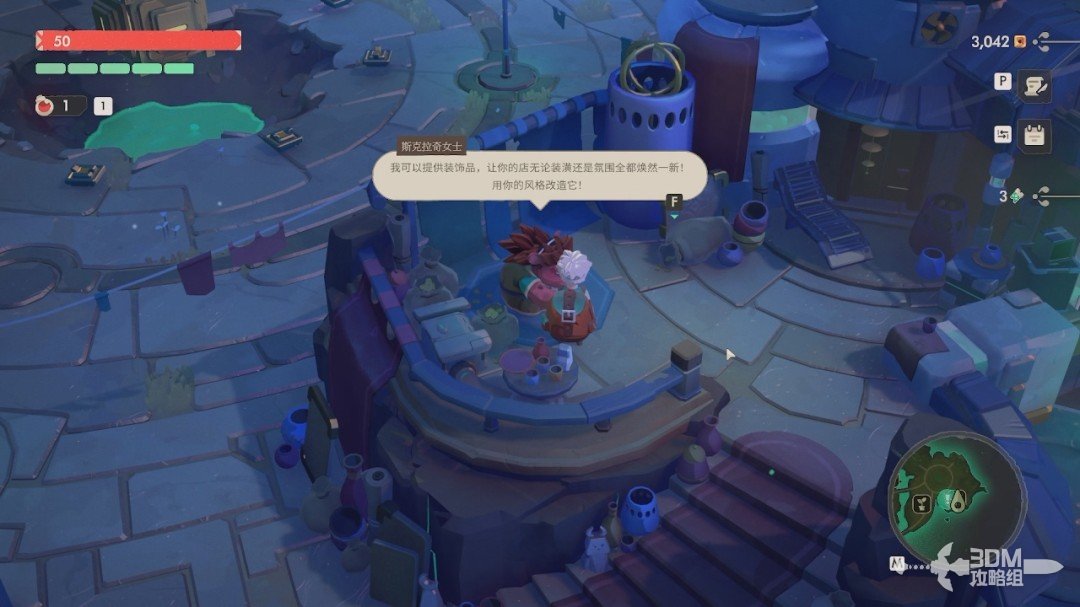Open the quest scroll journal icon
1080x607 pixels.
tap(1034, 87)
